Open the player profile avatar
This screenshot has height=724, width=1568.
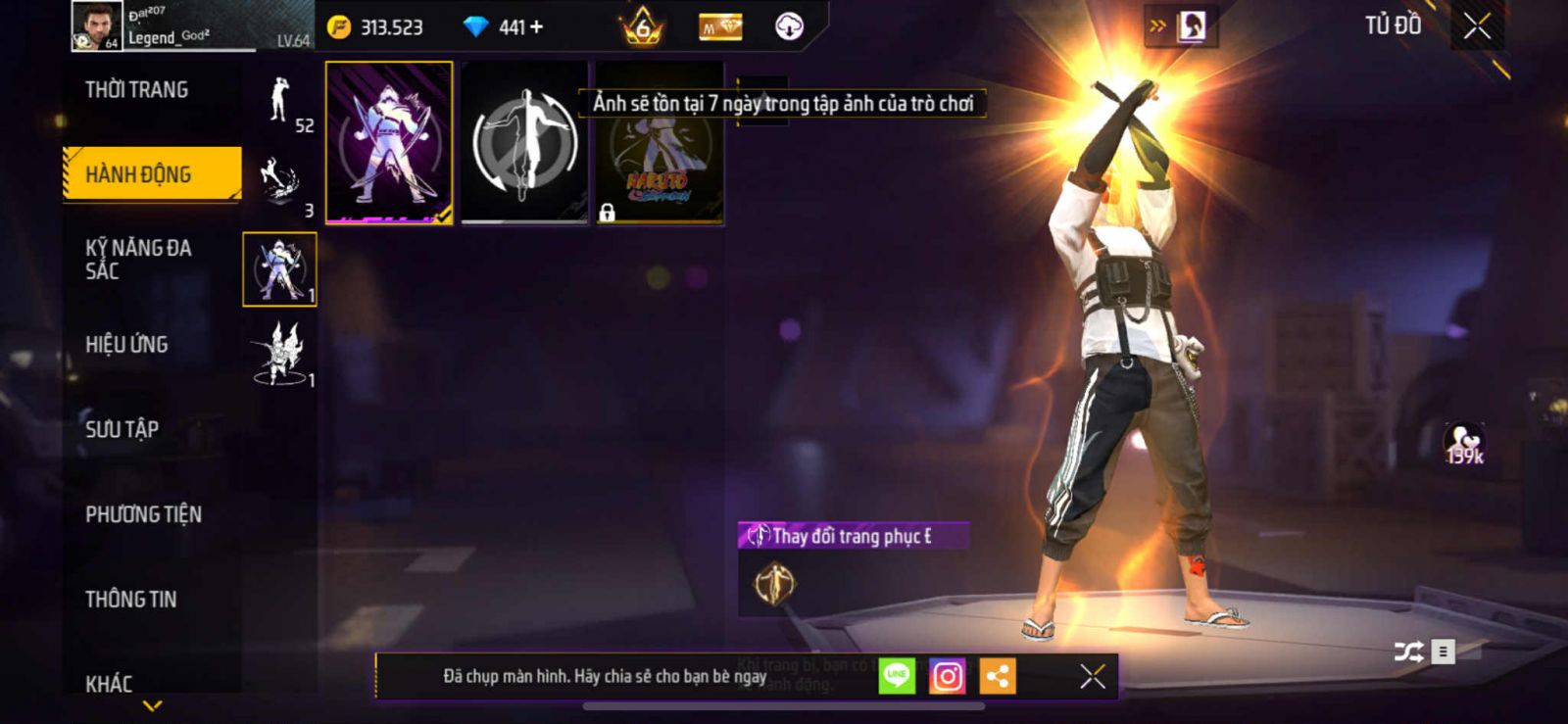(97, 26)
